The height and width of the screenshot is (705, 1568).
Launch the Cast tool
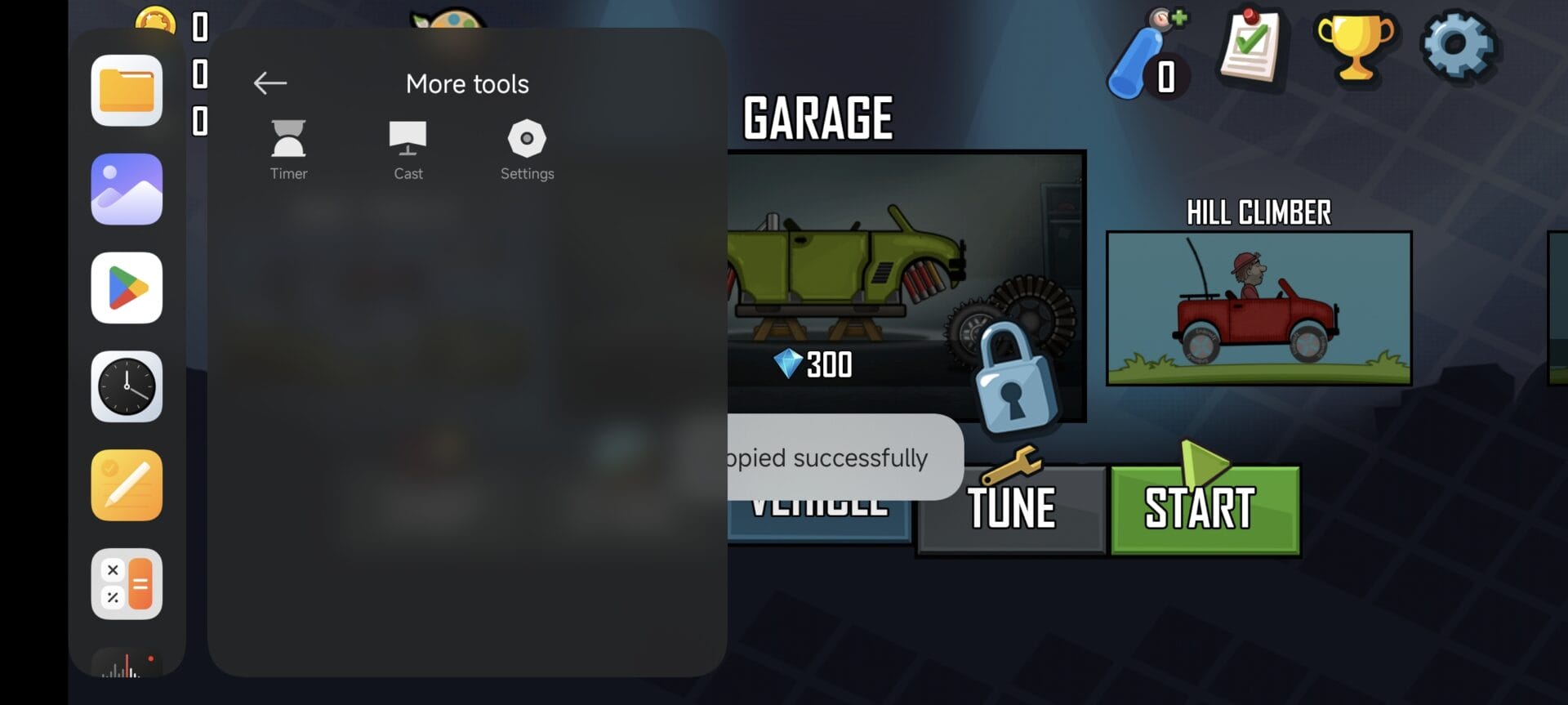pyautogui.click(x=408, y=149)
